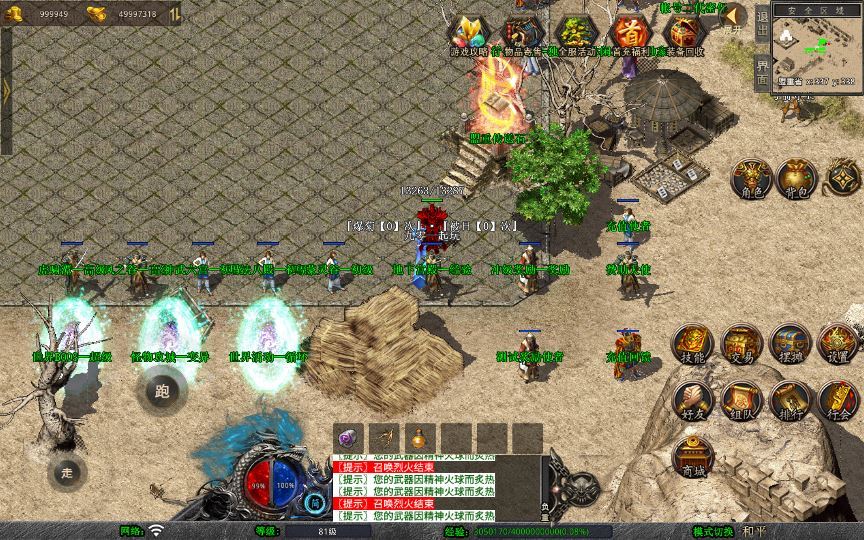
Task: Click the 退出 exit button
Action: coord(762,29)
